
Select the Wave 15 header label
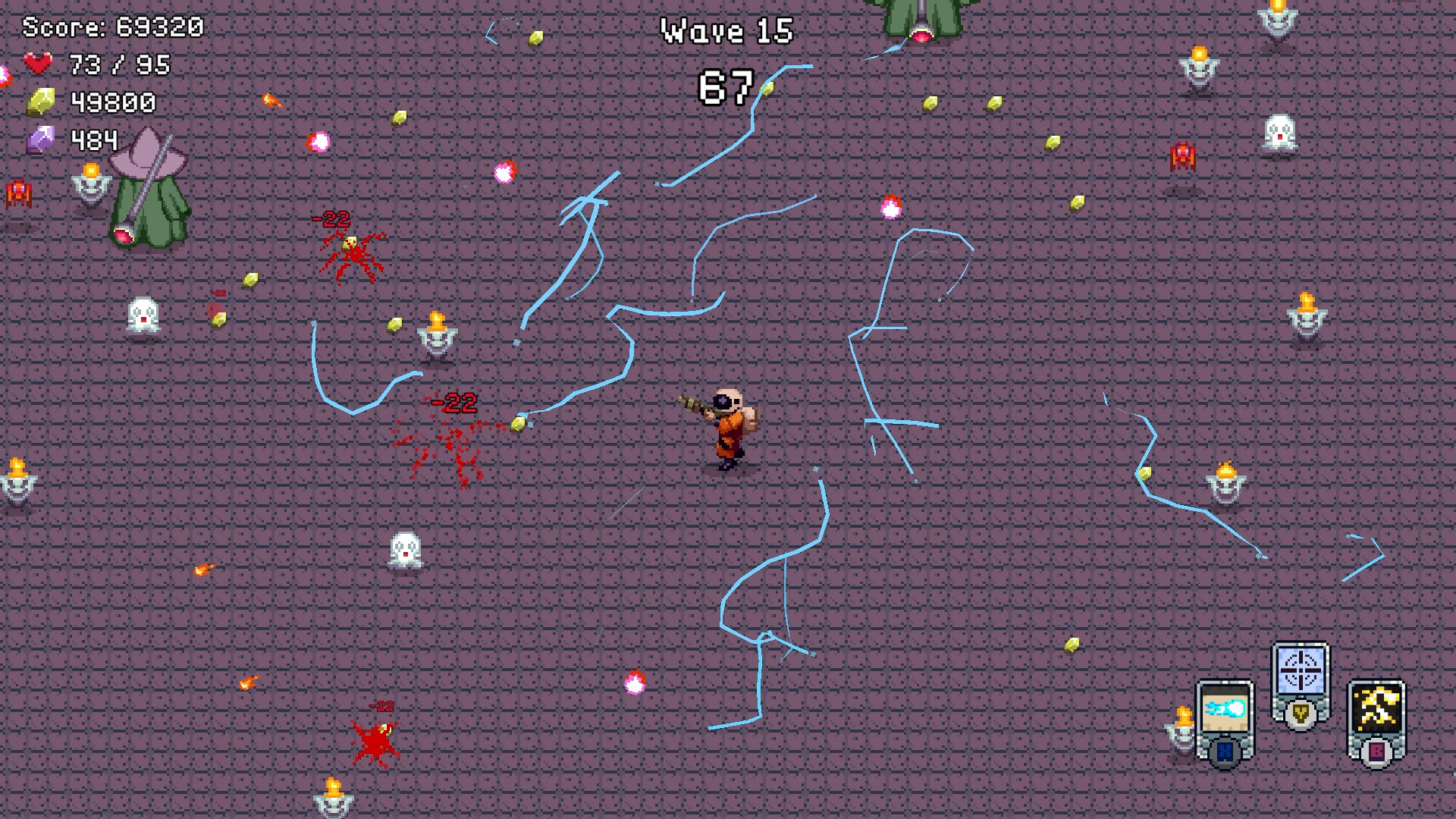(726, 32)
